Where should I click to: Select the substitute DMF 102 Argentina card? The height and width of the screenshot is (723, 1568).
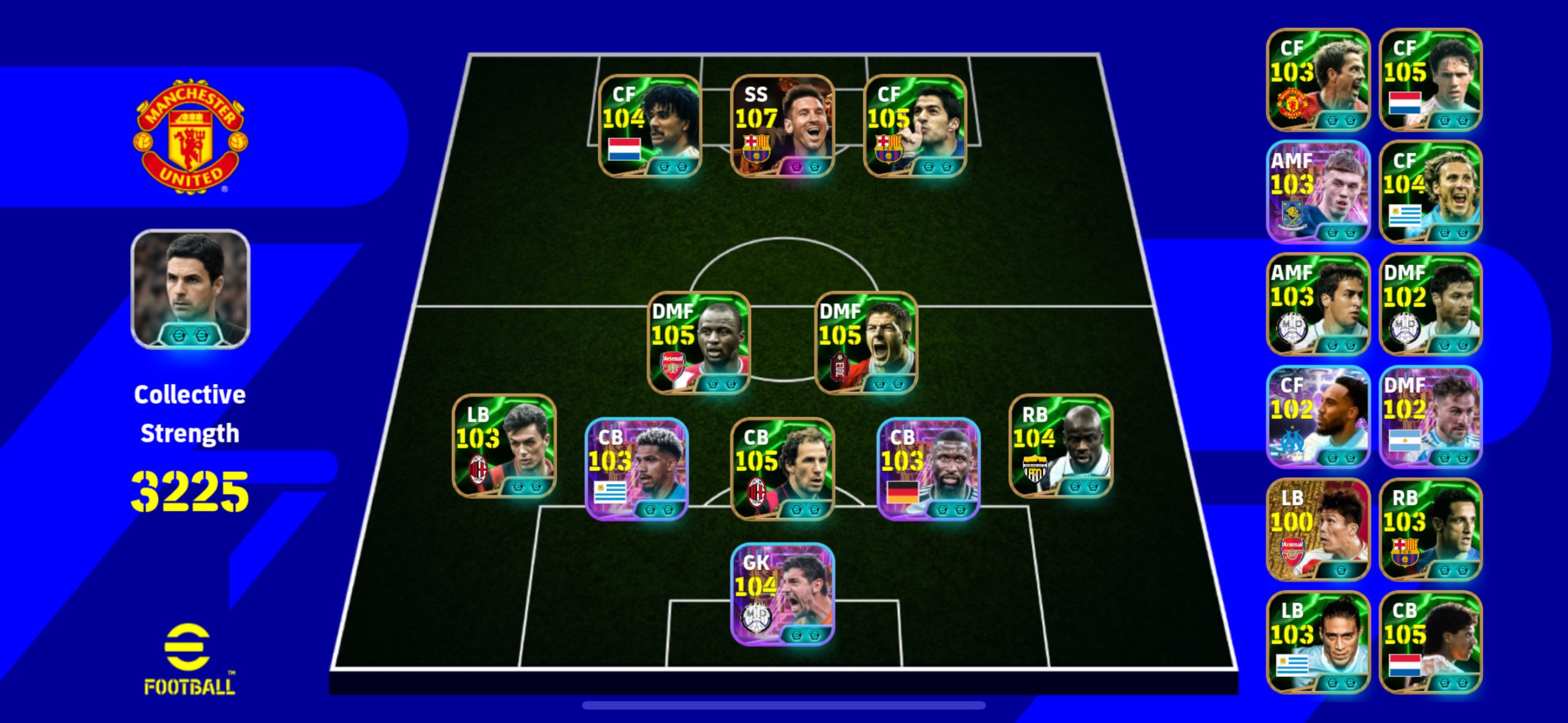(1430, 417)
